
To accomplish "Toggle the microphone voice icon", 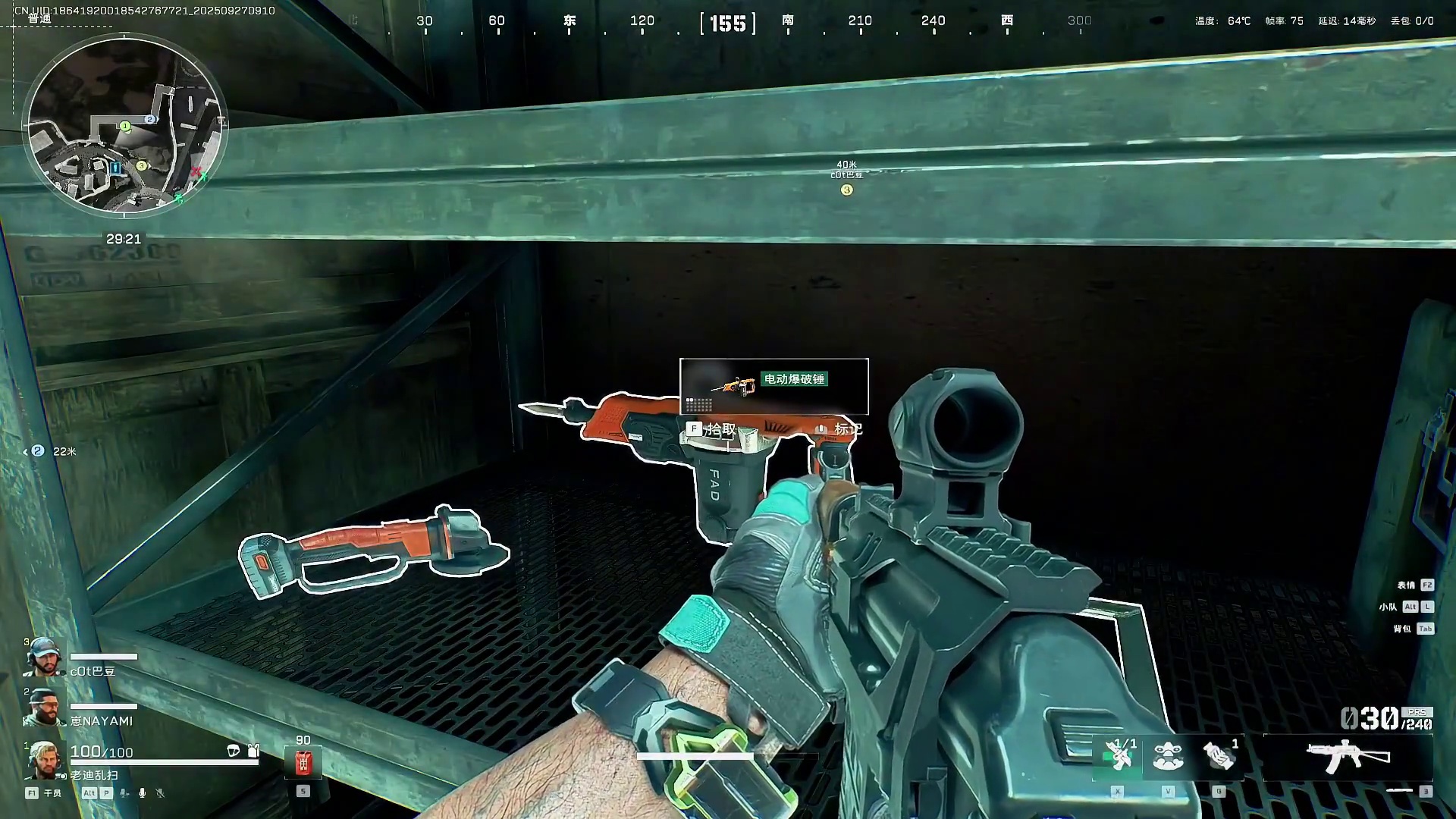I will coord(142,793).
